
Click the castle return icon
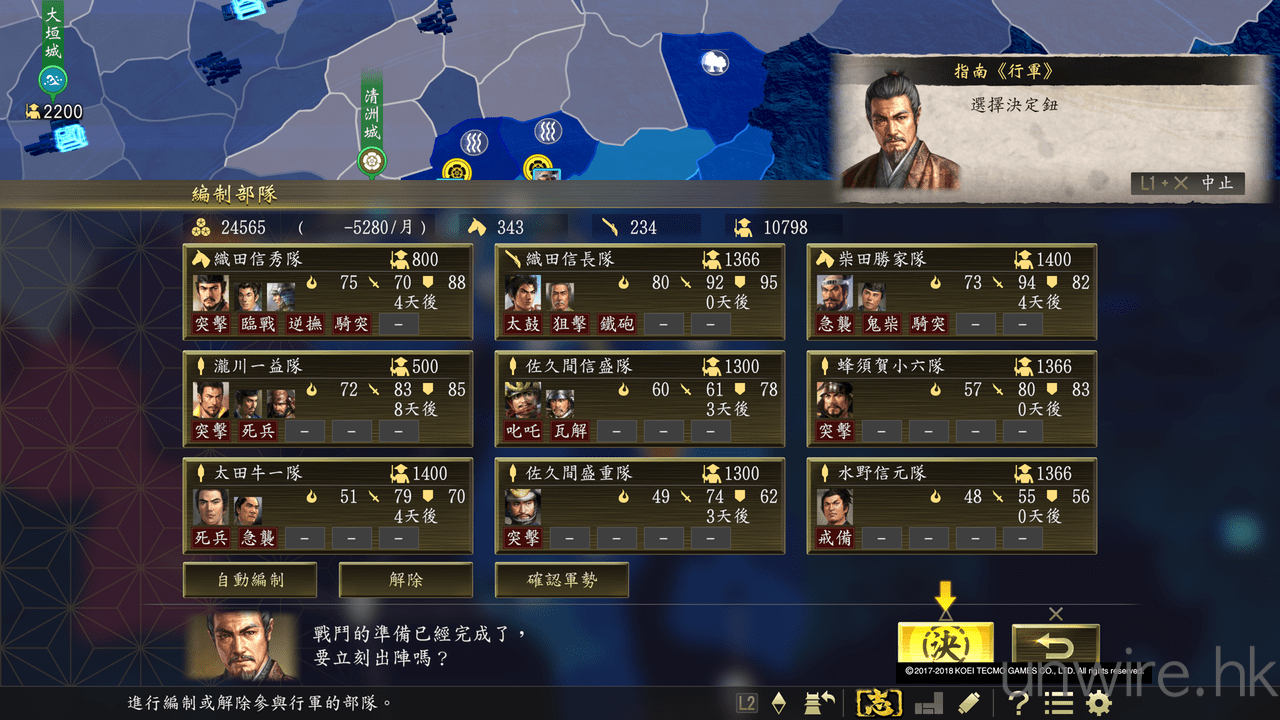(x=820, y=703)
